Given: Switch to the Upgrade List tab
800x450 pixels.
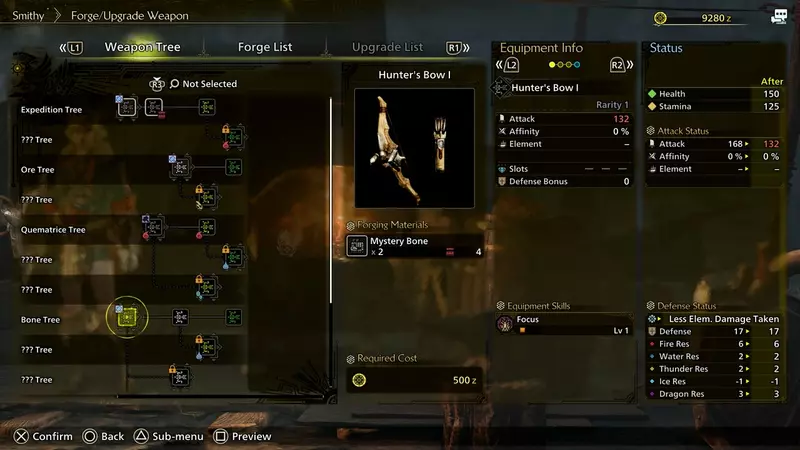Looking at the screenshot, I should click(386, 47).
